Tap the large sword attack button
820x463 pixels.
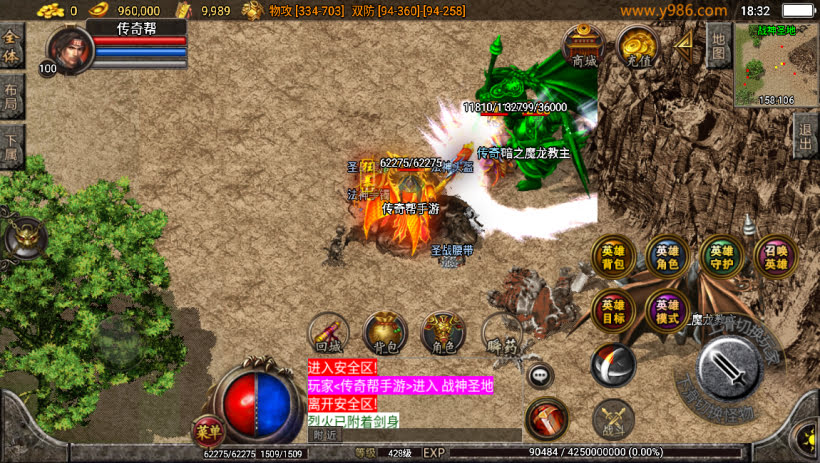730,367
